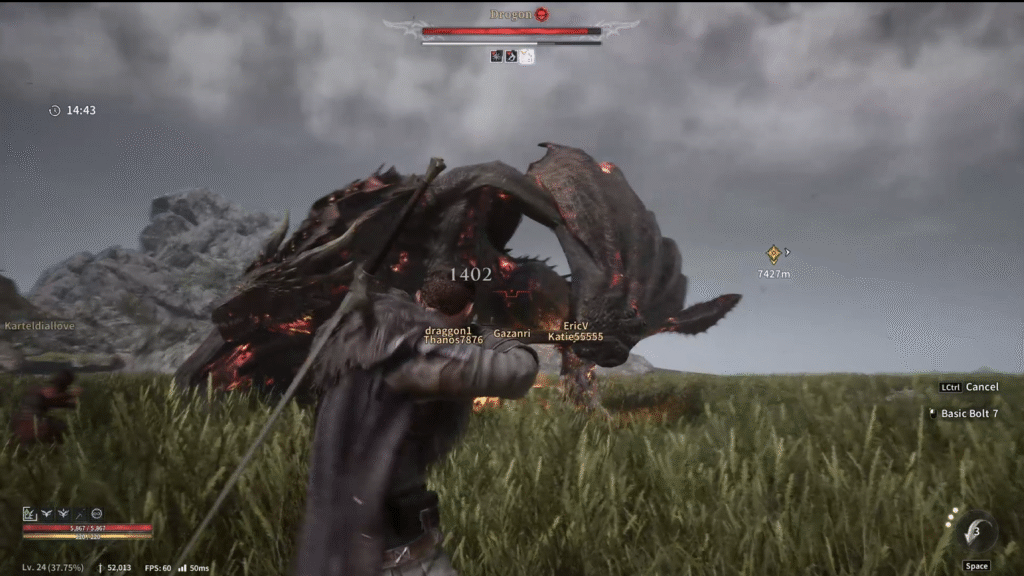Select the golden quest waypoint marker
The width and height of the screenshot is (1024, 576).
773,254
